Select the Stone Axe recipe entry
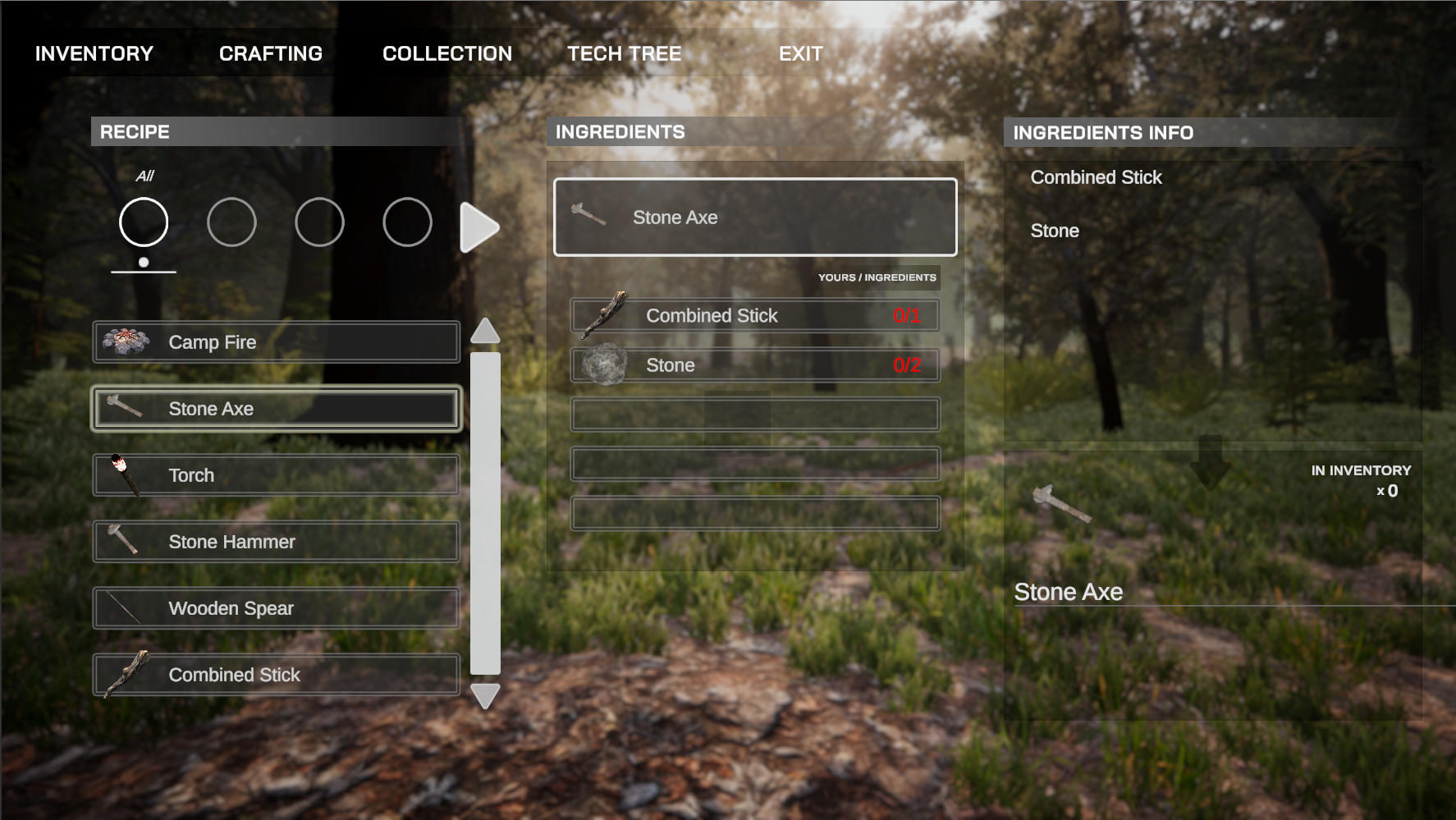The height and width of the screenshot is (820, 1456). [275, 407]
